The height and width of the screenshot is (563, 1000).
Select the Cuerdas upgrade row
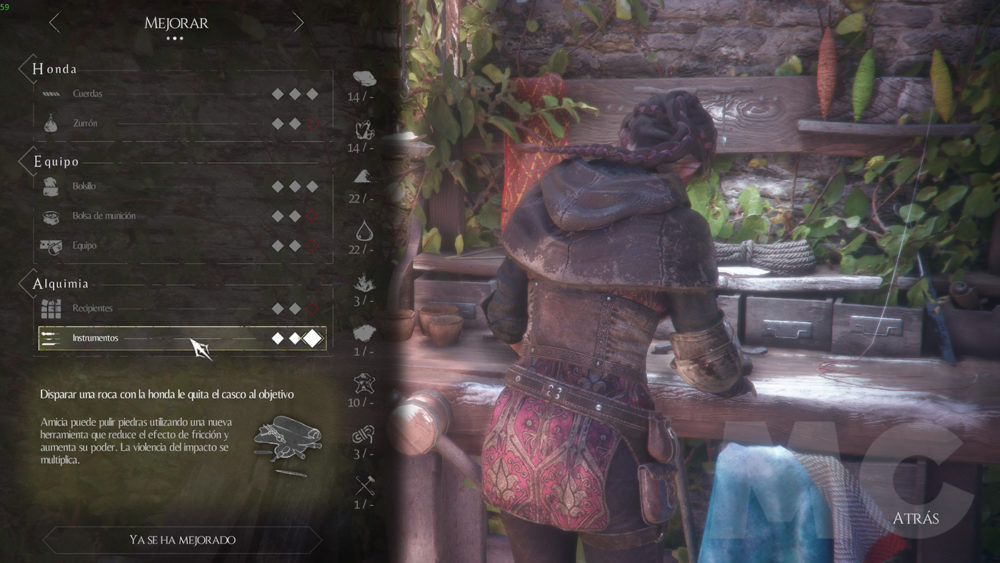point(180,94)
